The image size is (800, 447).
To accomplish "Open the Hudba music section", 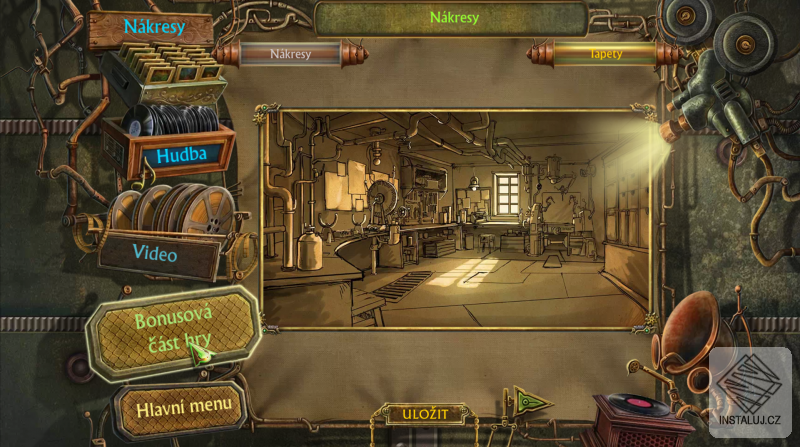I will tap(180, 155).
